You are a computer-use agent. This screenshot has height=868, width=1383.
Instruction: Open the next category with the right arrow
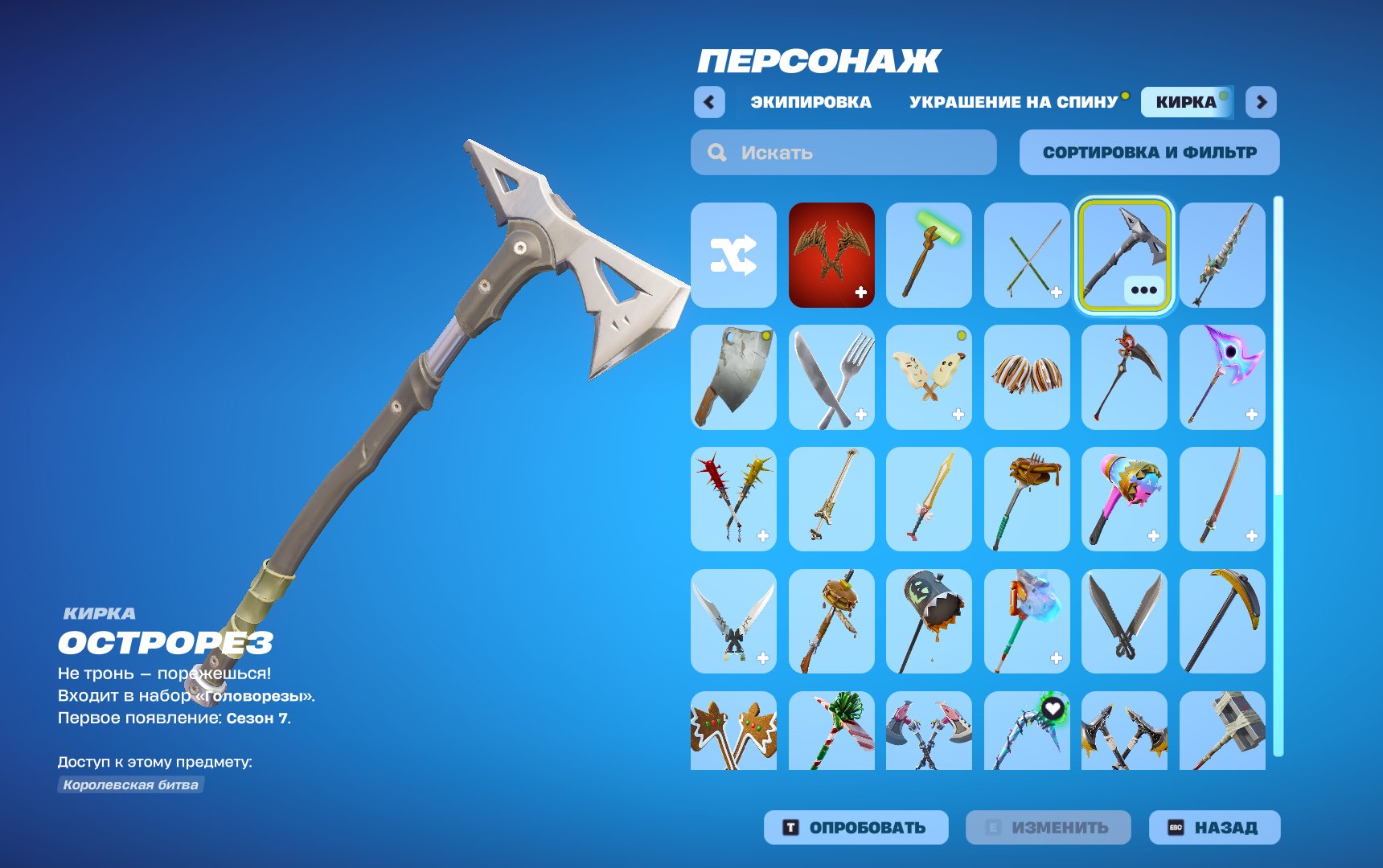(x=1262, y=102)
